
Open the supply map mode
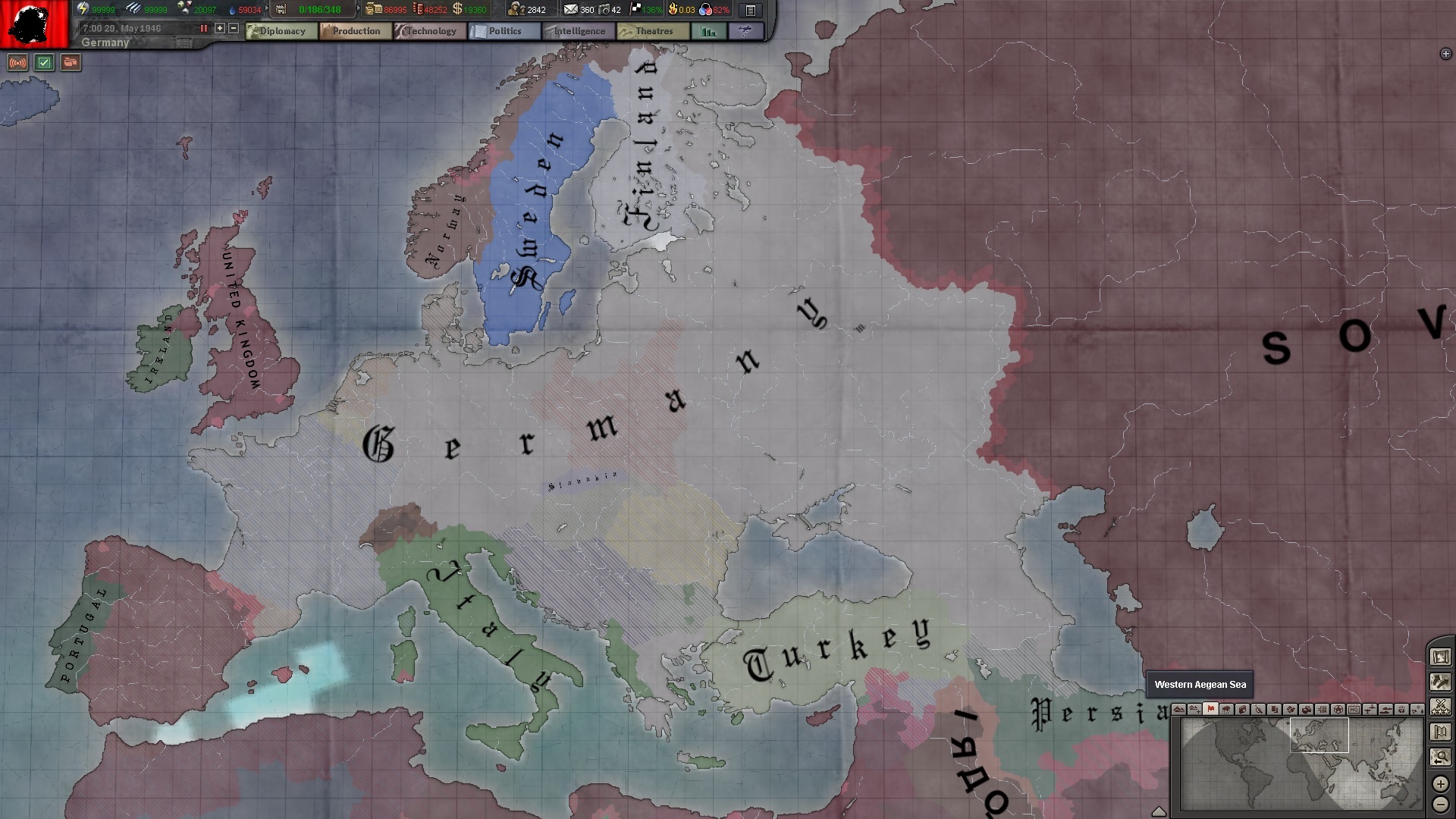click(x=1307, y=711)
